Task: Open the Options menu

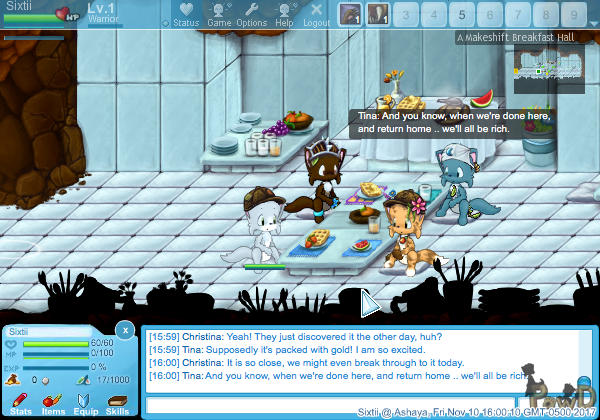Action: point(251,14)
